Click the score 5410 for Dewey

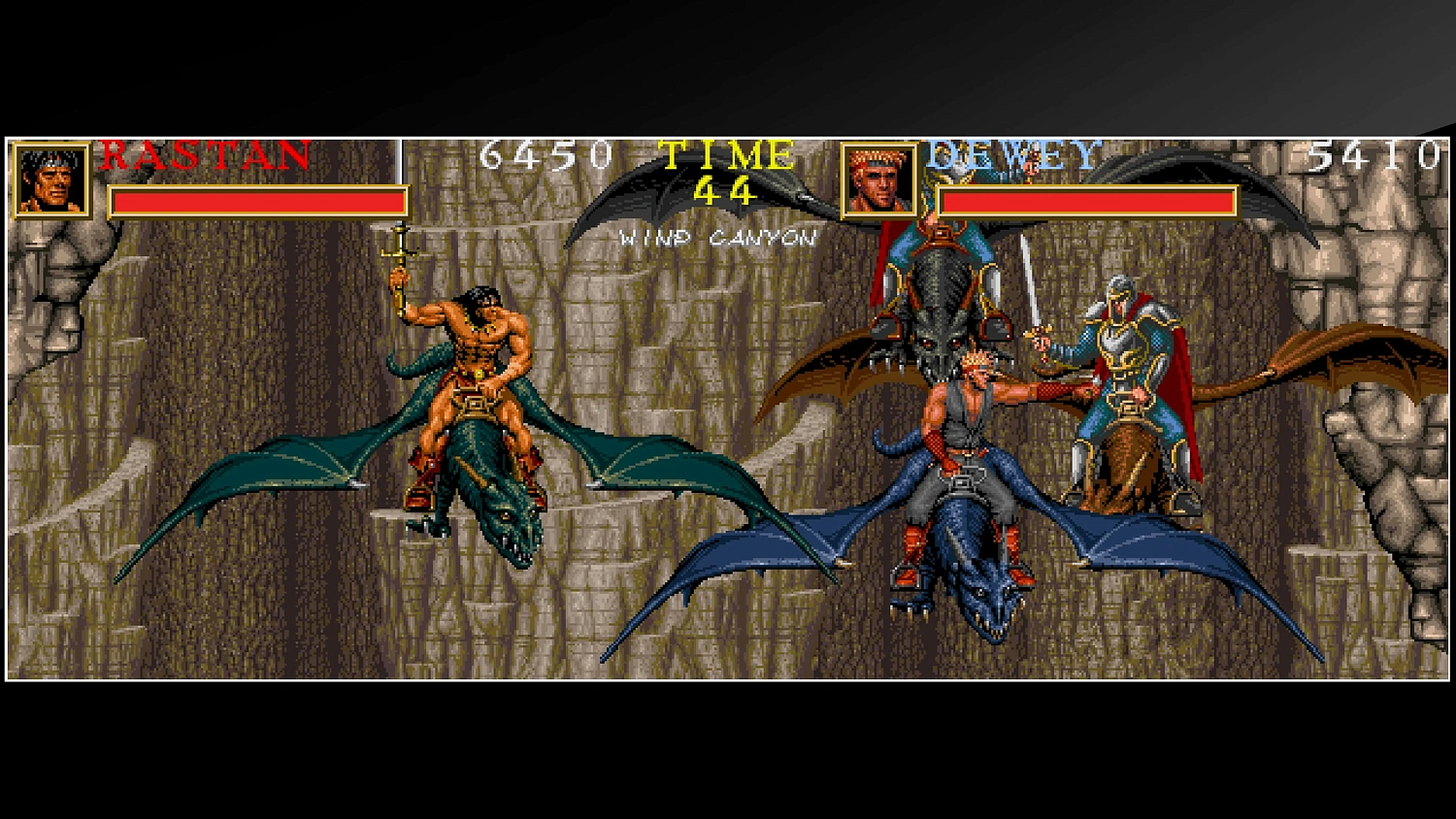[x=1373, y=153]
